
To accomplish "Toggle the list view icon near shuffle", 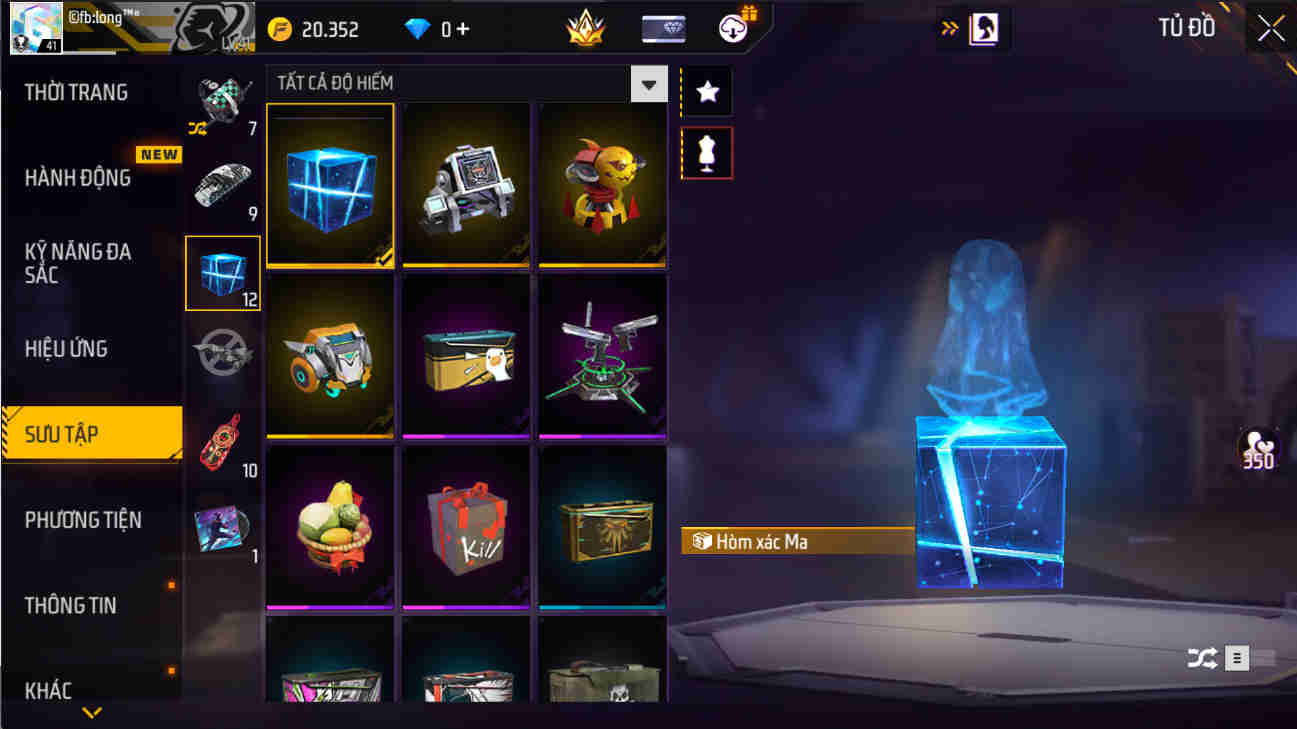I will 1237,657.
